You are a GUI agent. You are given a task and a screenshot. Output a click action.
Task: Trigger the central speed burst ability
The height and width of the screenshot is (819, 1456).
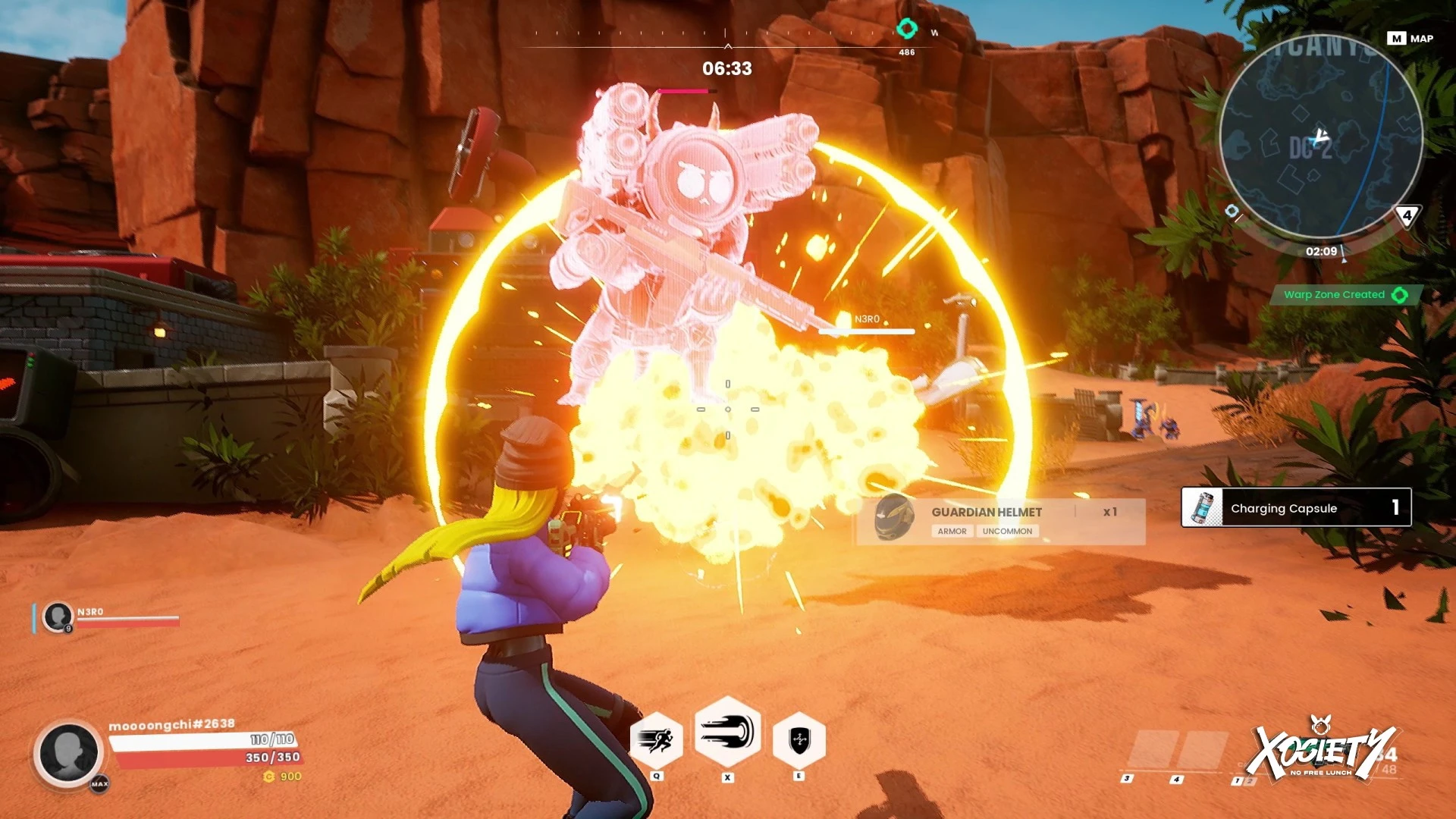click(x=728, y=733)
